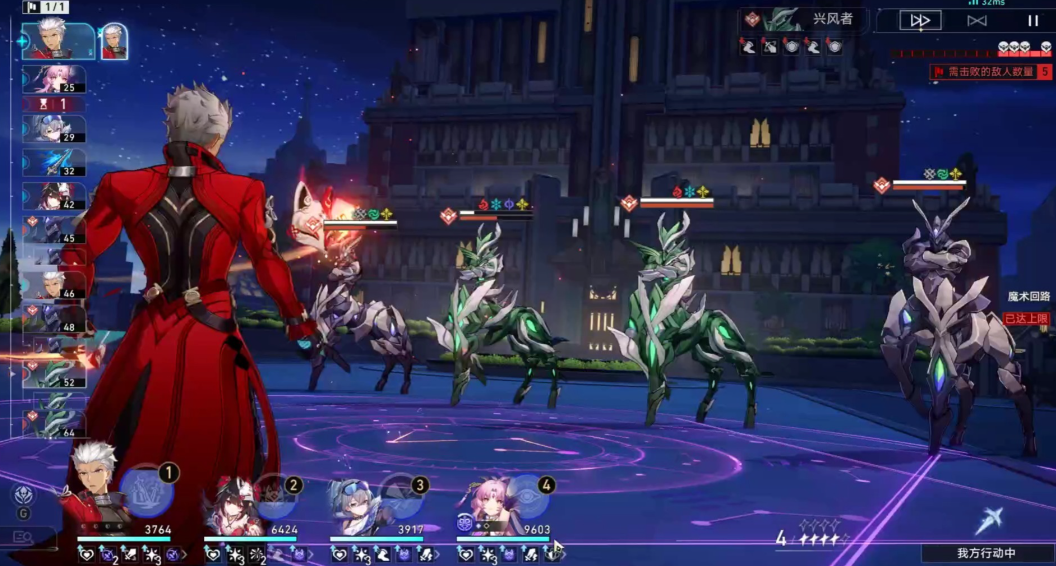Click the flower emblem icon above G
Viewport: 1056px width, 566px height.
click(x=23, y=494)
